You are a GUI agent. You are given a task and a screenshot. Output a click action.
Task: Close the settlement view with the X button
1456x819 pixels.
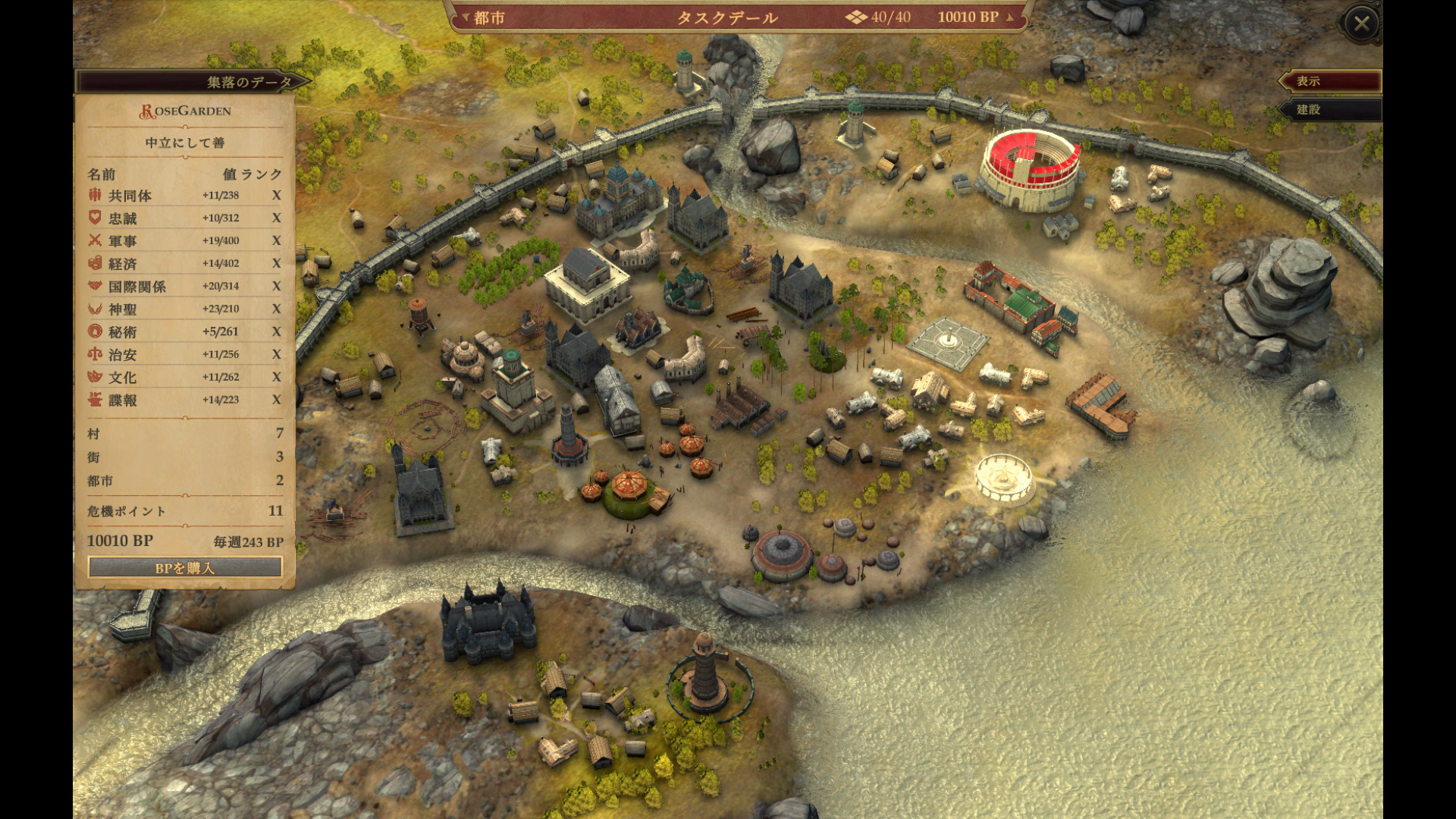point(1361,24)
